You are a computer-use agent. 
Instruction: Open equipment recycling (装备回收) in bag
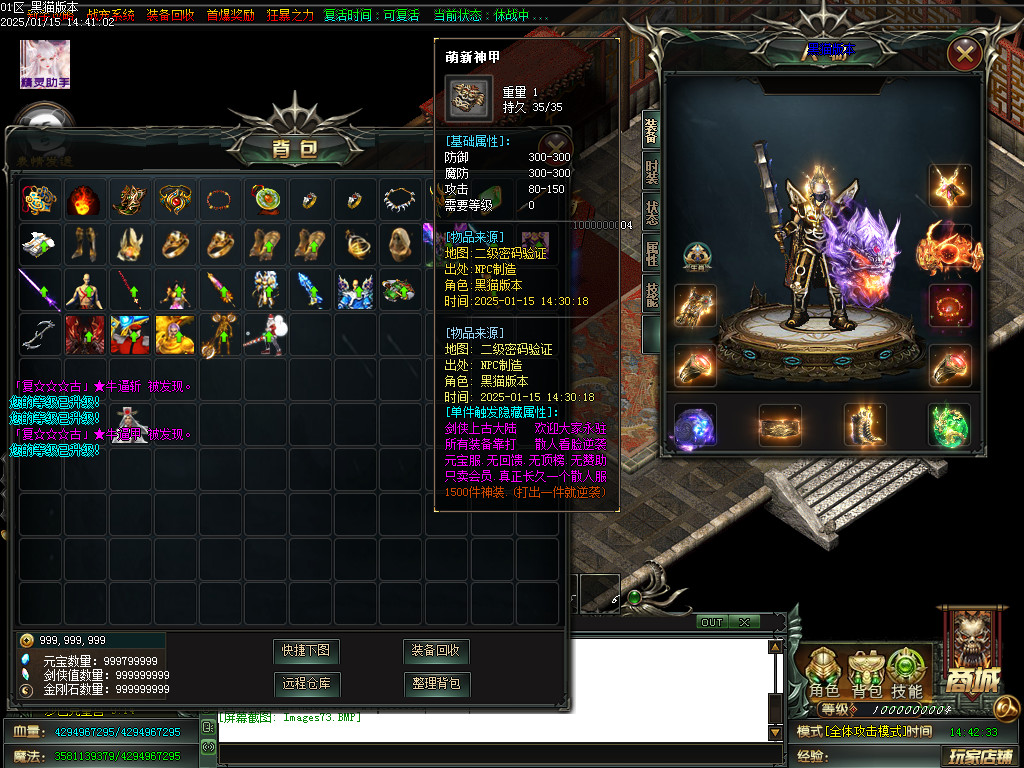[x=436, y=651]
